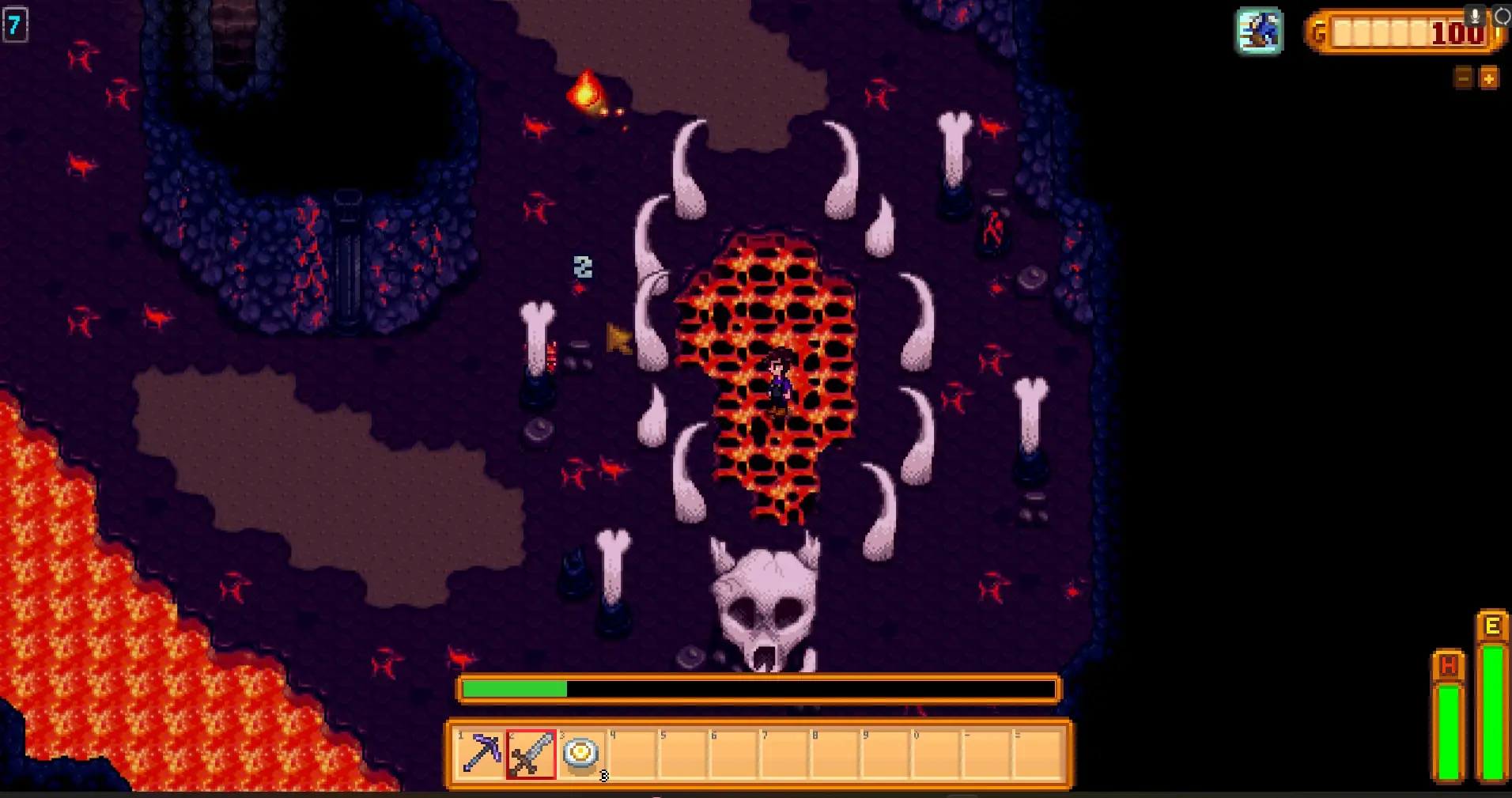1512x798 pixels.
Task: Click the circular loading spinner icon top right
Action: 1502,13
